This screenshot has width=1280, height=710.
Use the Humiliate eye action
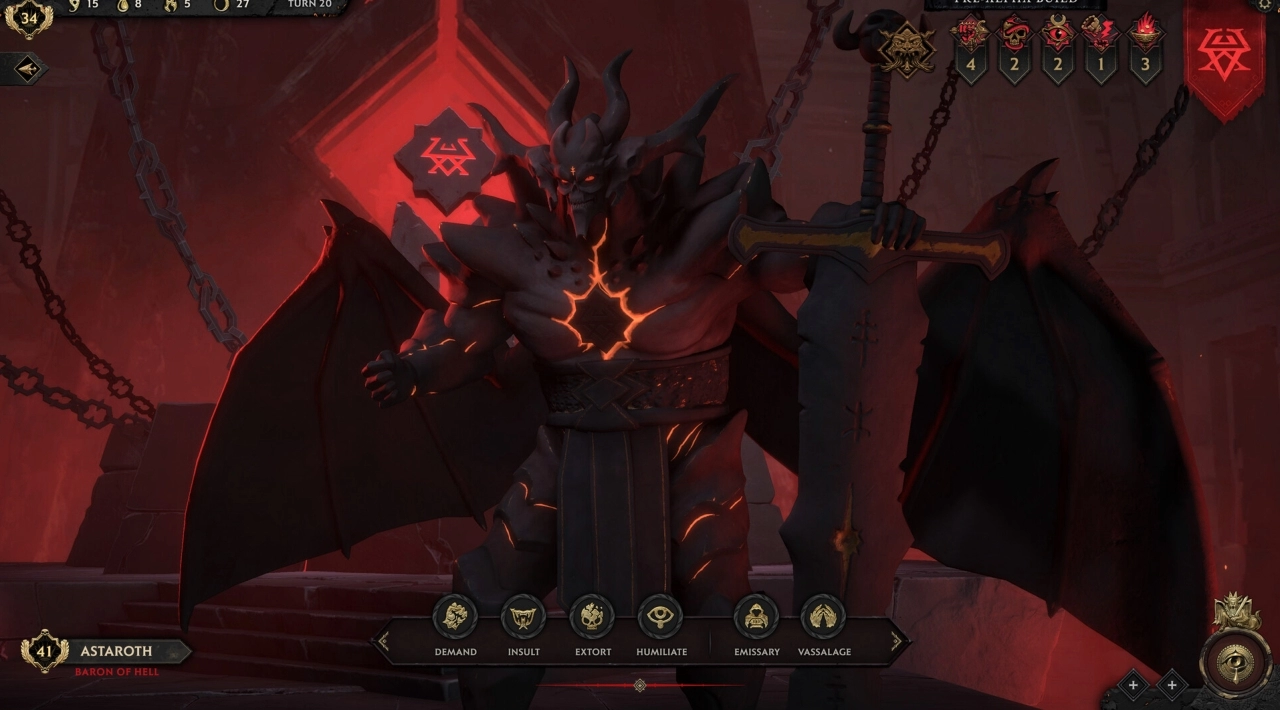coord(660,617)
